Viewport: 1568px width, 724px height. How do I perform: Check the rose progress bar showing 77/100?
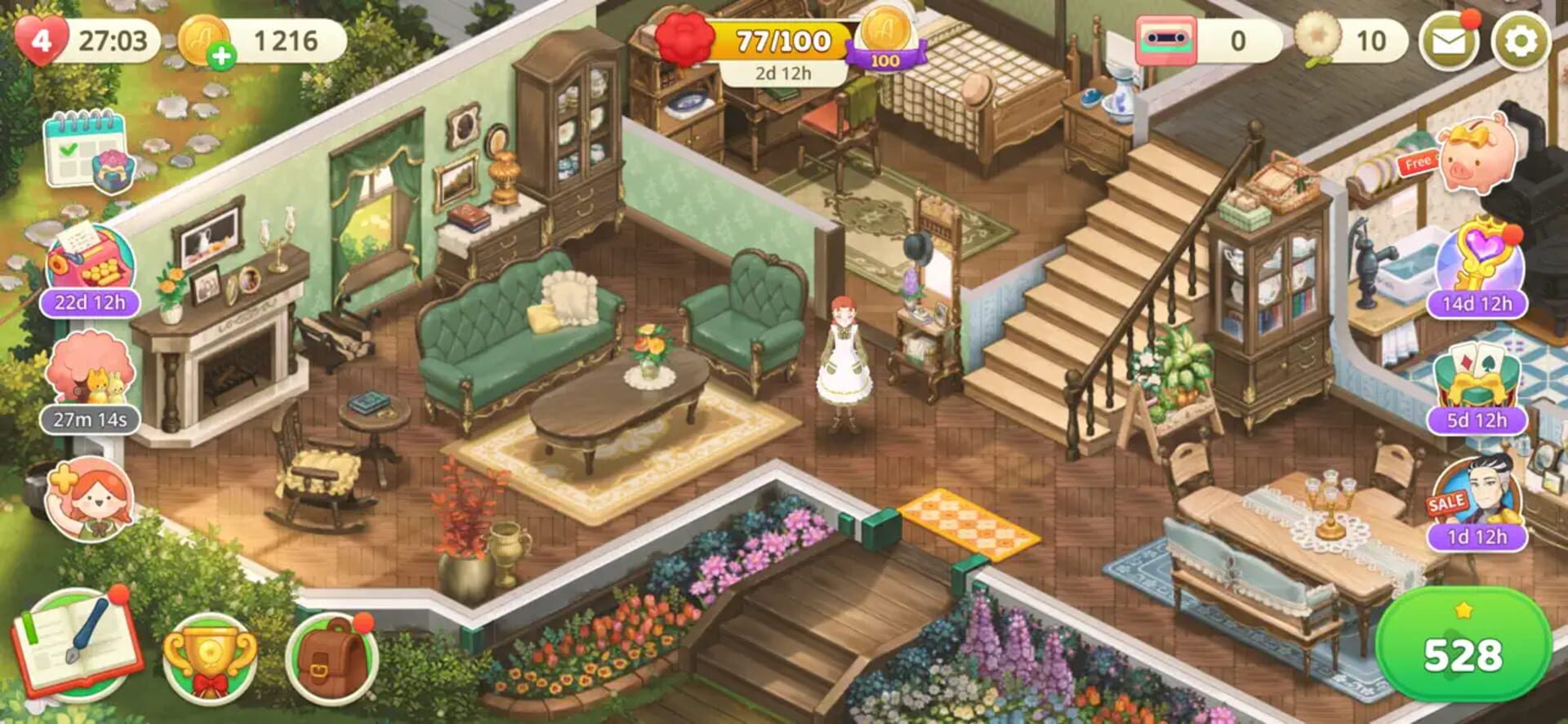point(780,37)
